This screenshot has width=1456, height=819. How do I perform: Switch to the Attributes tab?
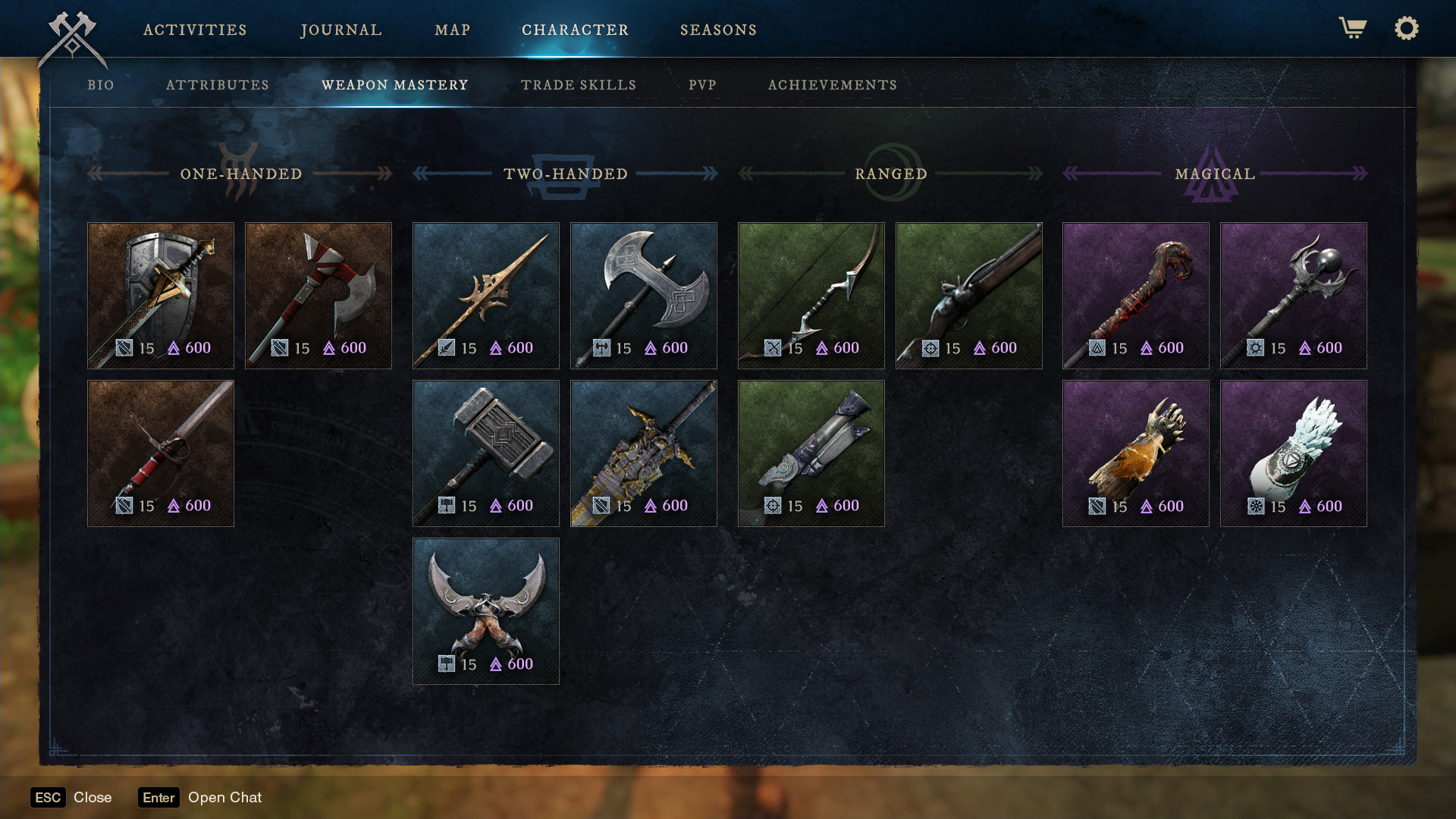click(x=218, y=85)
